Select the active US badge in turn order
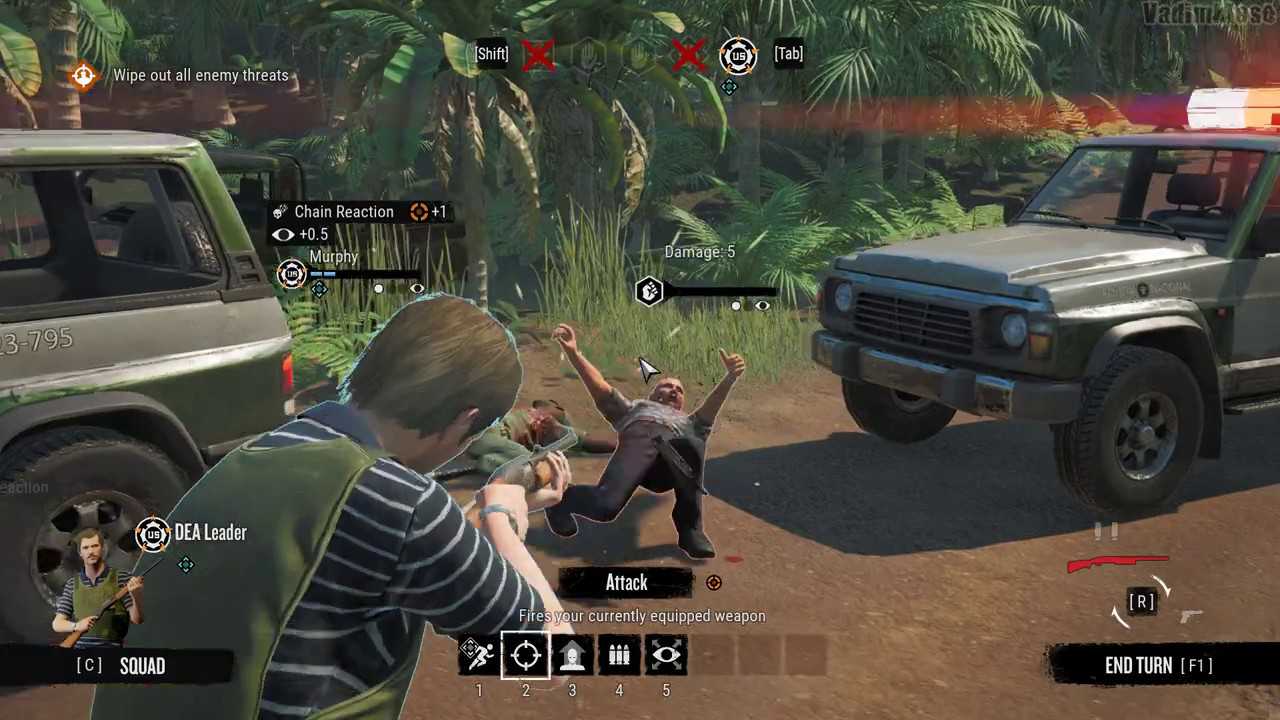The image size is (1280, 720). pos(738,55)
